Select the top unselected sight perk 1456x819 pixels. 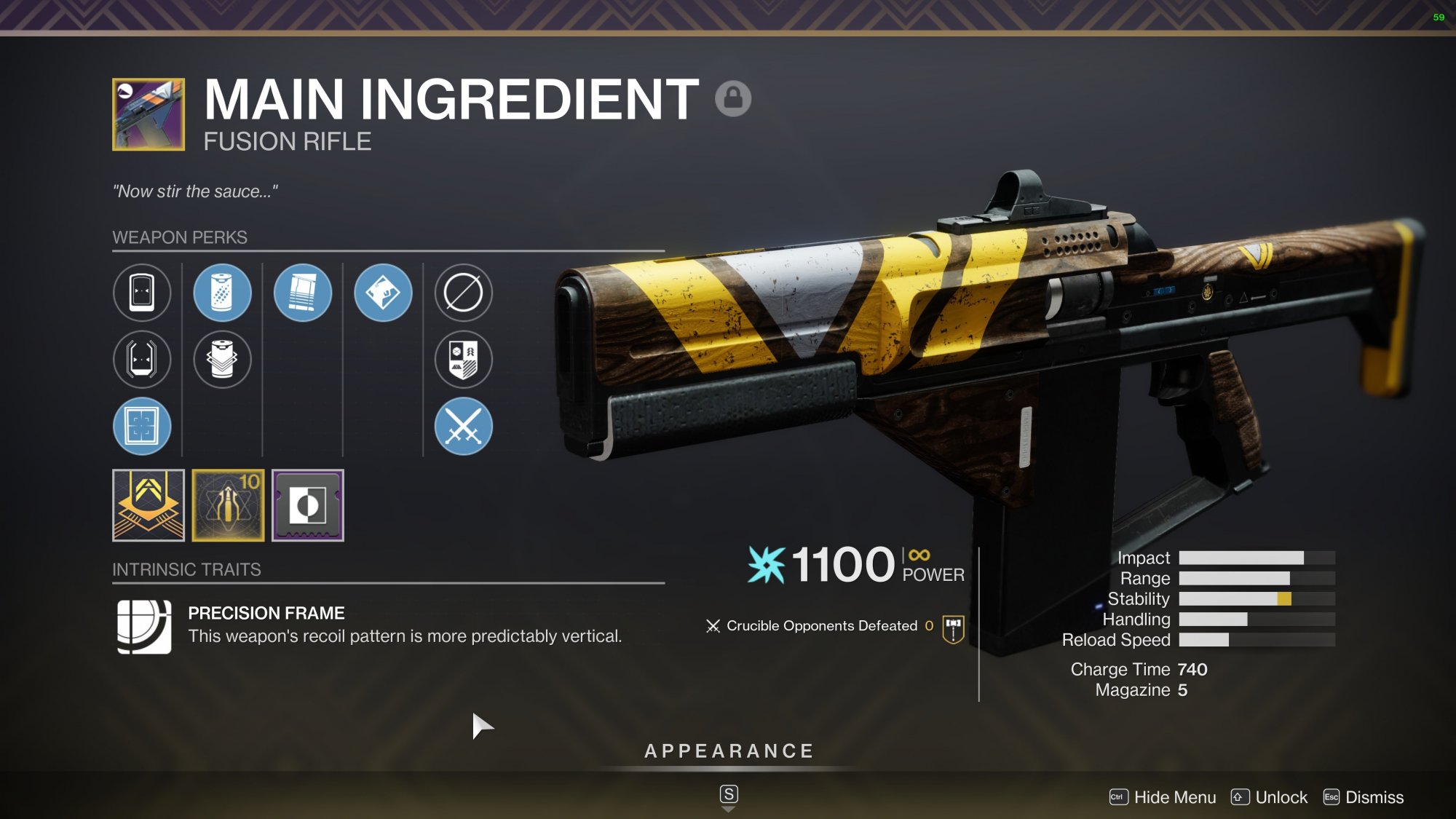click(x=142, y=293)
